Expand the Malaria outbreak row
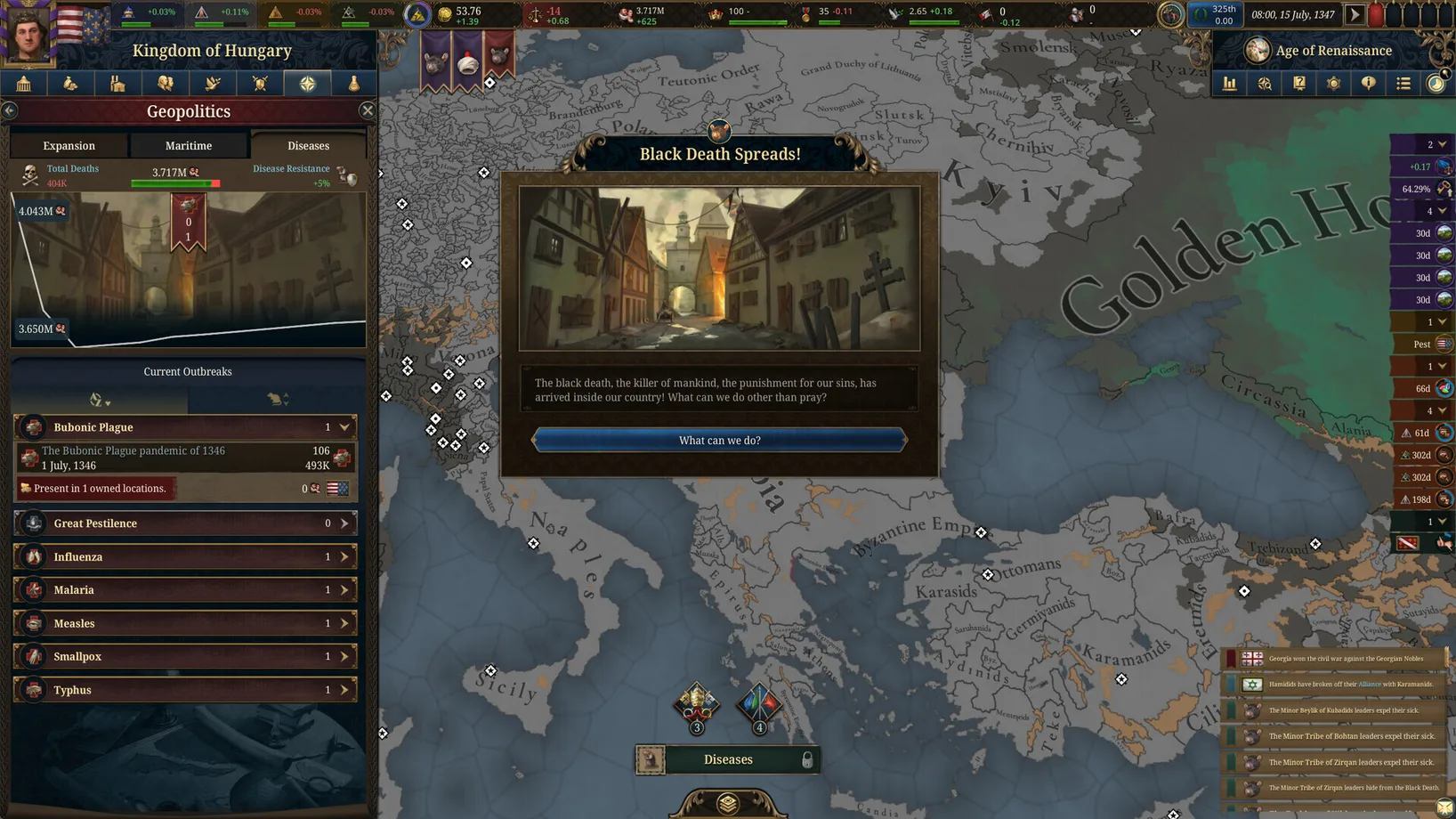This screenshot has width=1456, height=819. tap(344, 590)
